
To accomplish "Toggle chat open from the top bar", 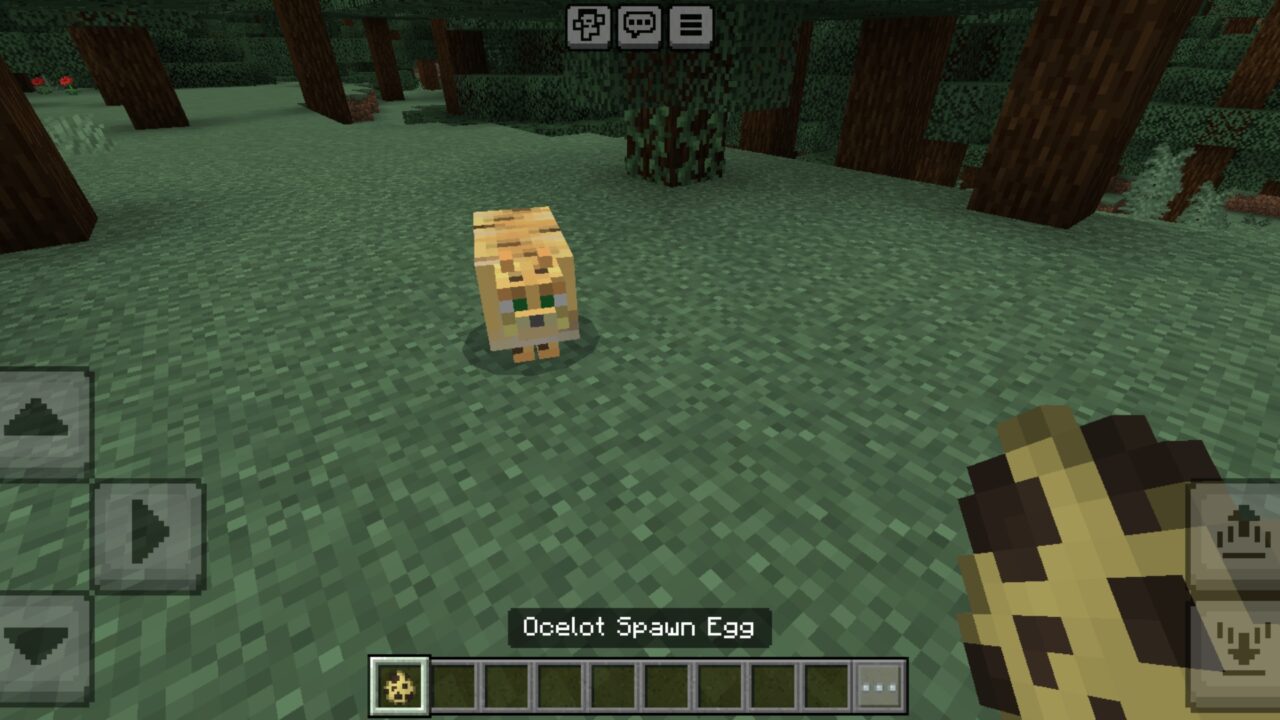I will (x=641, y=29).
